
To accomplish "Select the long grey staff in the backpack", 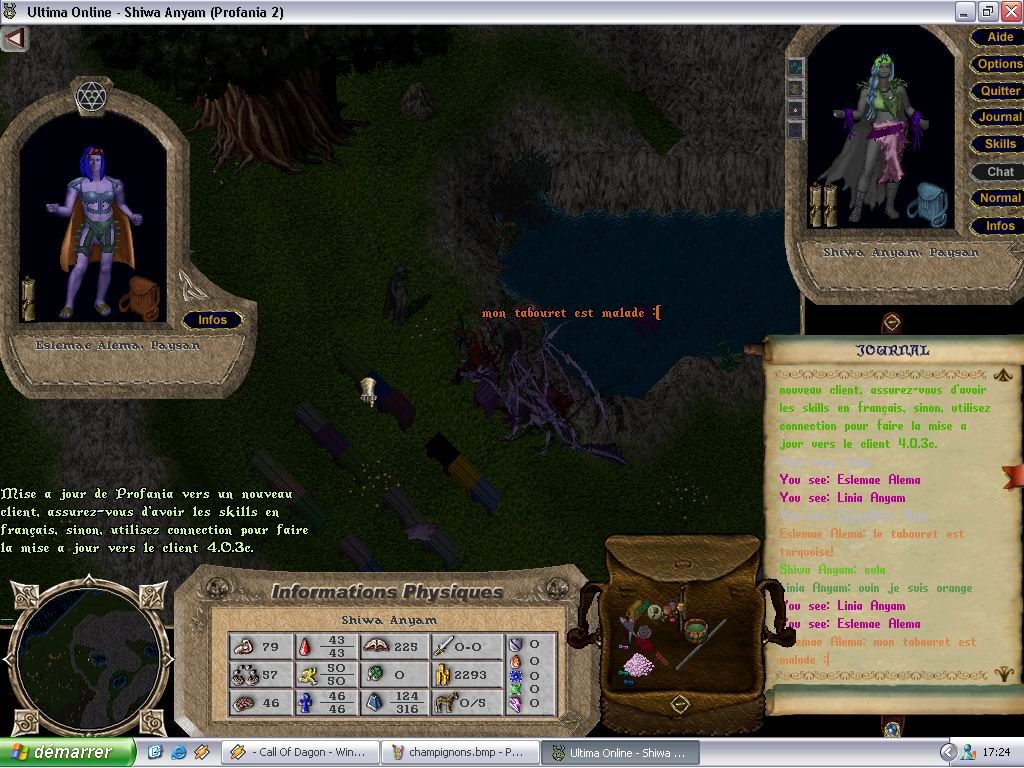I will [699, 646].
